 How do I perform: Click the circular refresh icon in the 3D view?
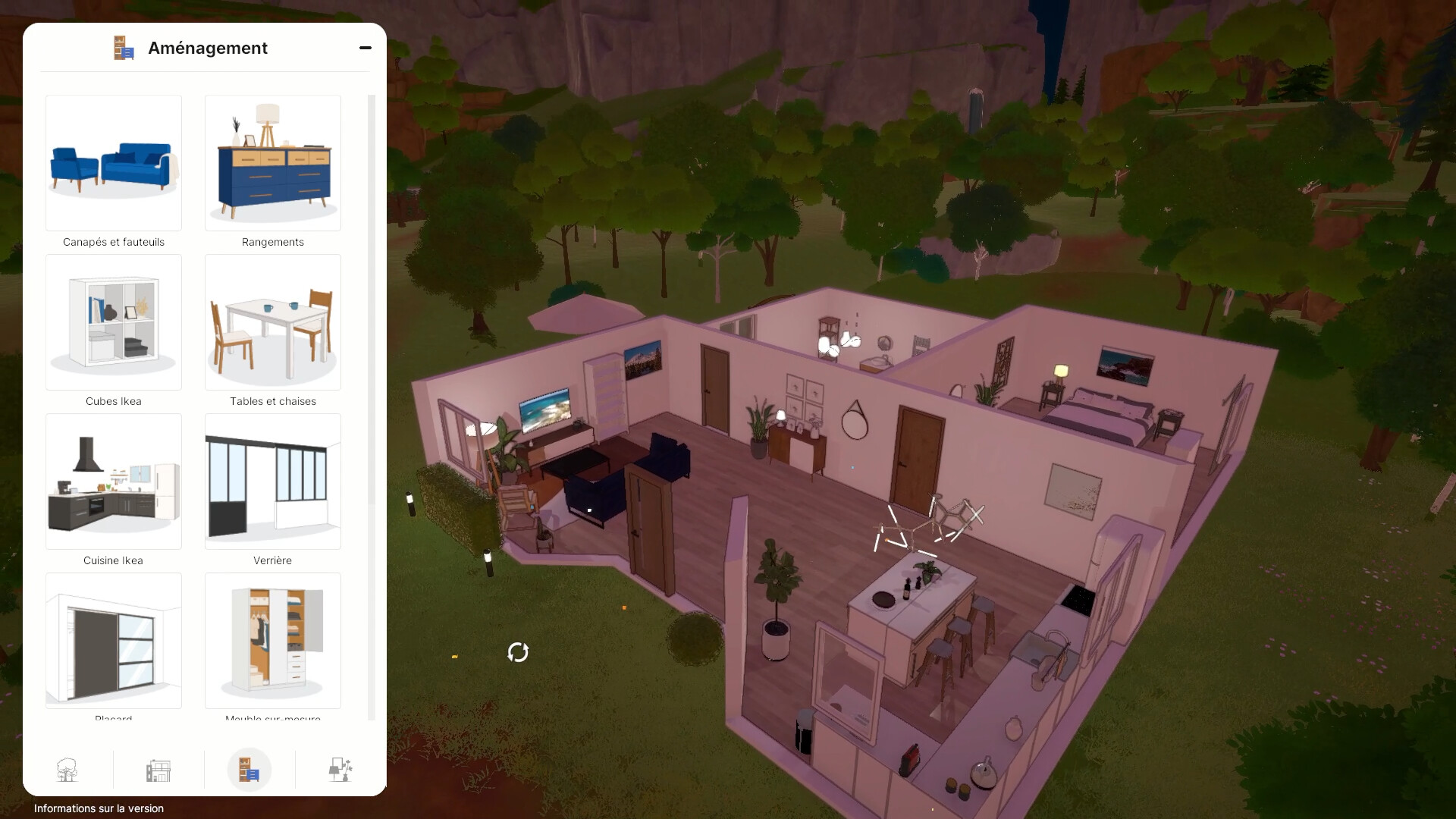[519, 651]
